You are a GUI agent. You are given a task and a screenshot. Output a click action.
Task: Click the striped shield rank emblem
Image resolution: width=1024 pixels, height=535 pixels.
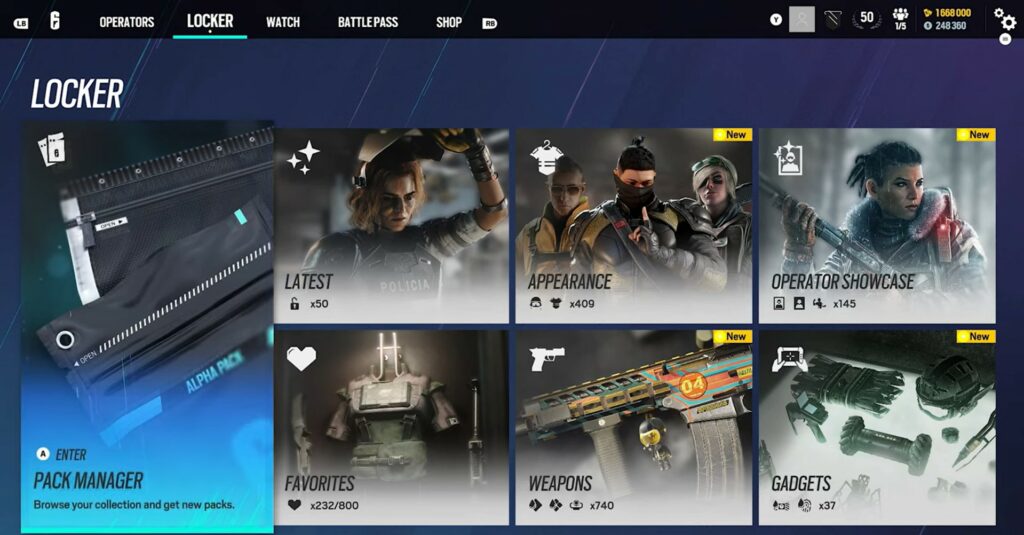833,19
